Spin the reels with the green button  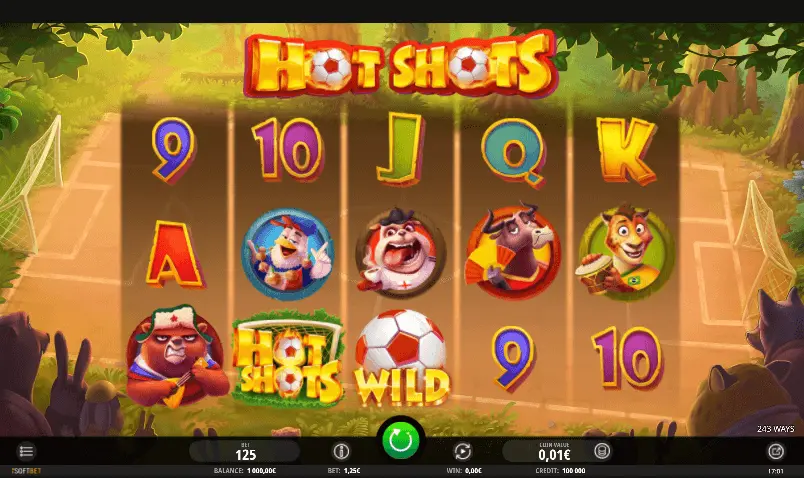click(401, 440)
